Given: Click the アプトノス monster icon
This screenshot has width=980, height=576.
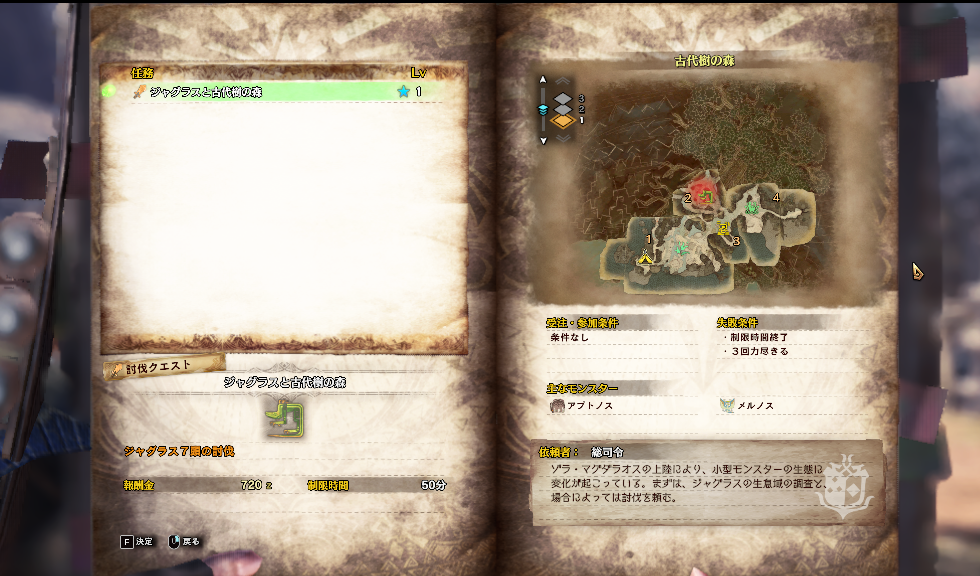Looking at the screenshot, I should pos(557,406).
